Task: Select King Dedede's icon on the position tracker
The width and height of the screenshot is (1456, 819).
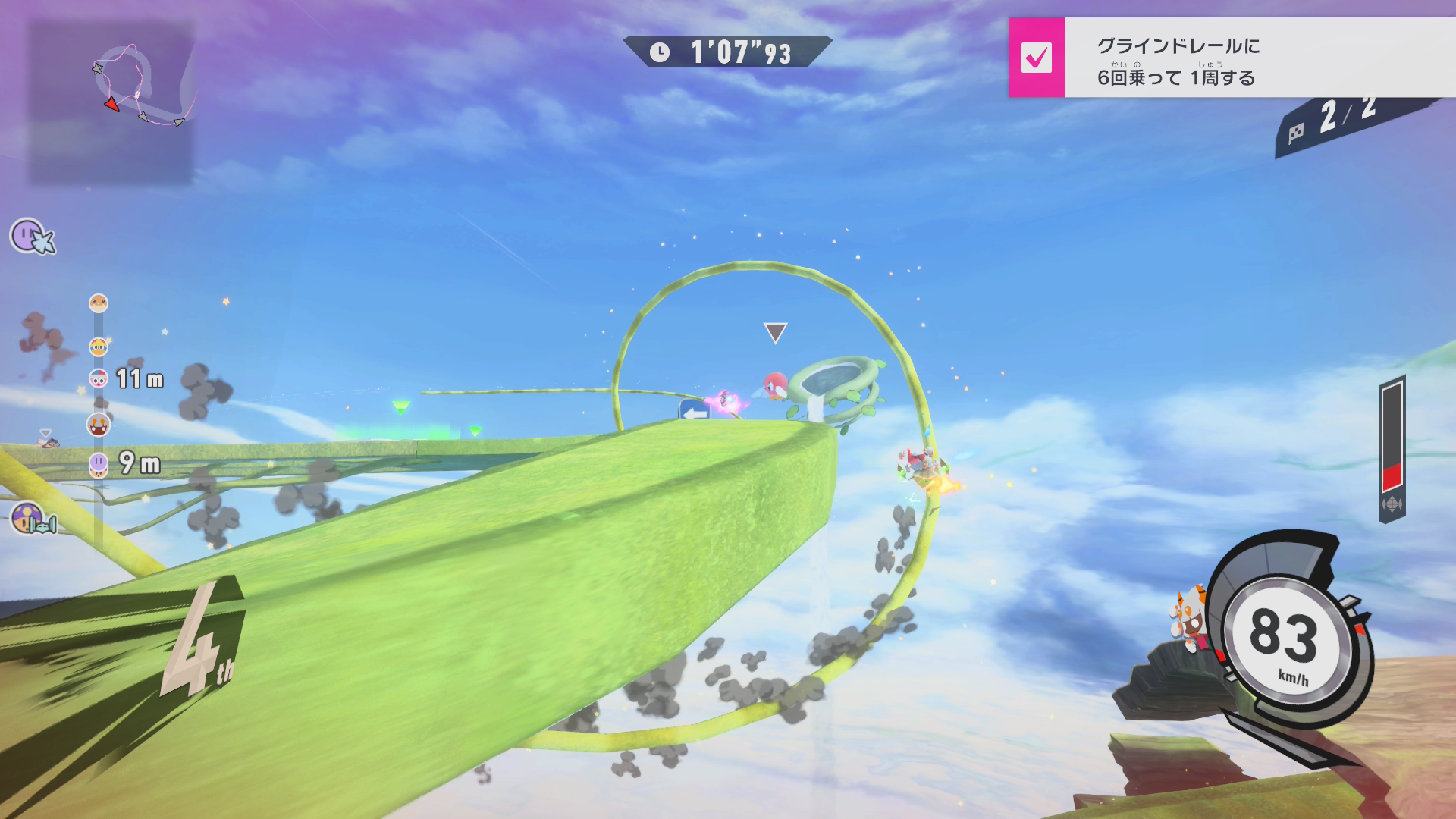Action: click(x=99, y=347)
